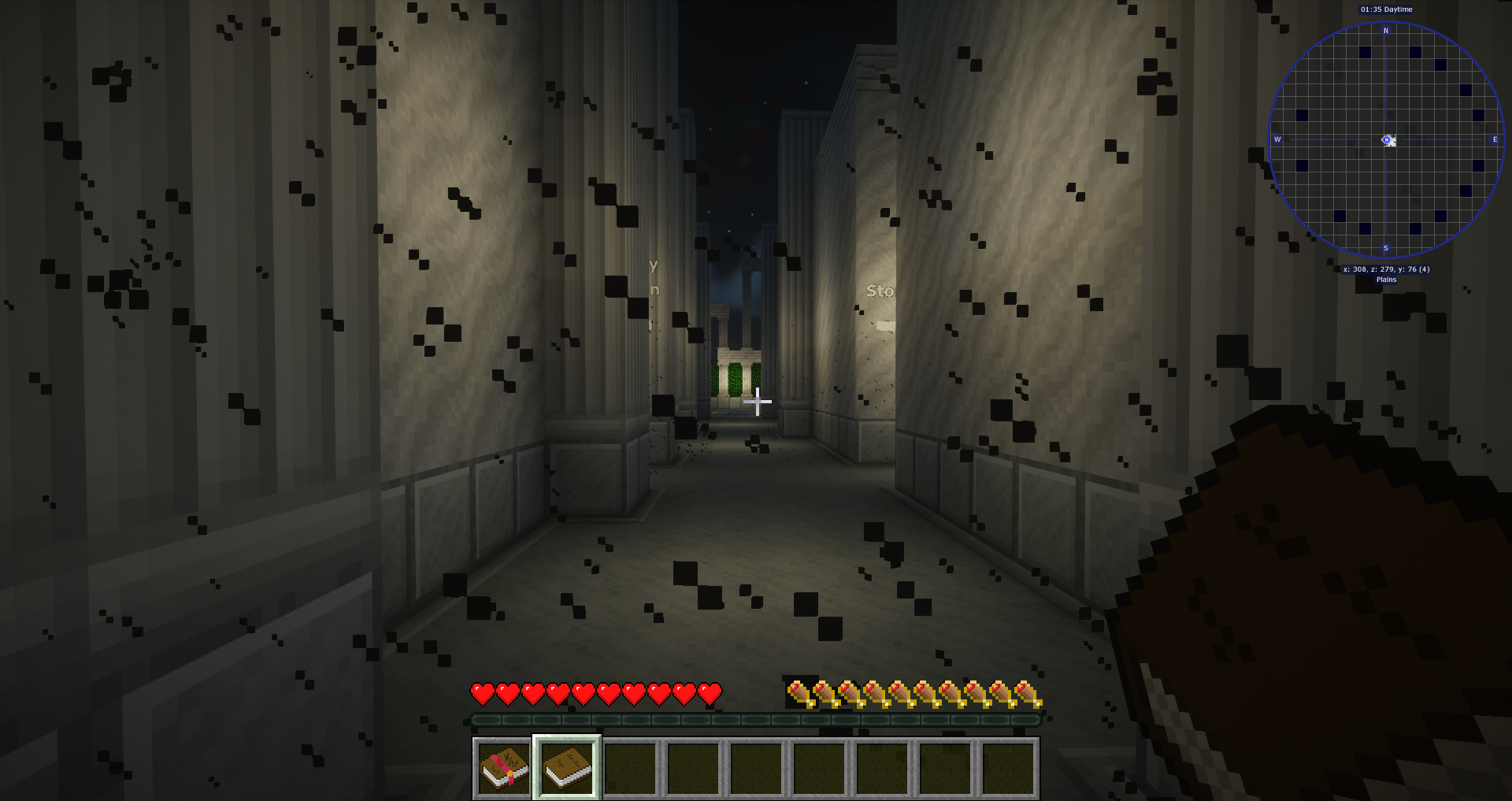Click the circular minimap
1512x801 pixels.
coord(1386,139)
